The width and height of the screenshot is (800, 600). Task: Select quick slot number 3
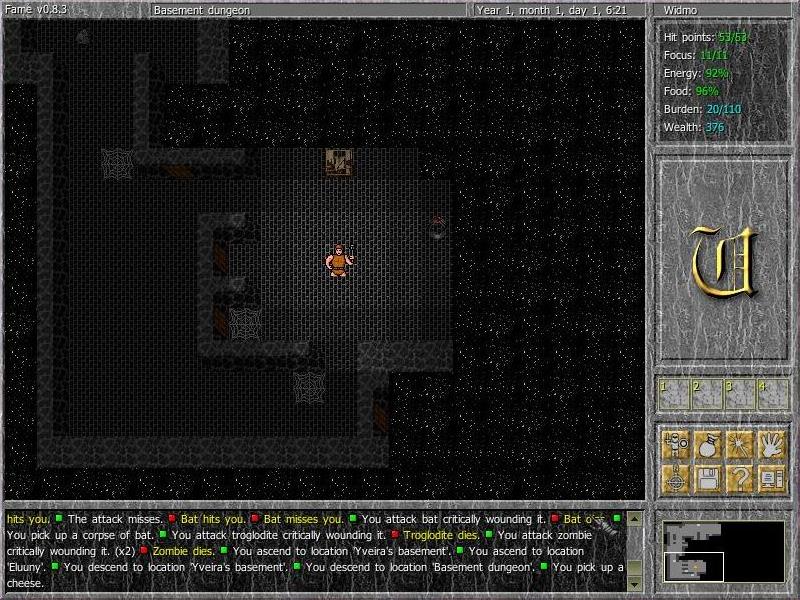(x=739, y=393)
